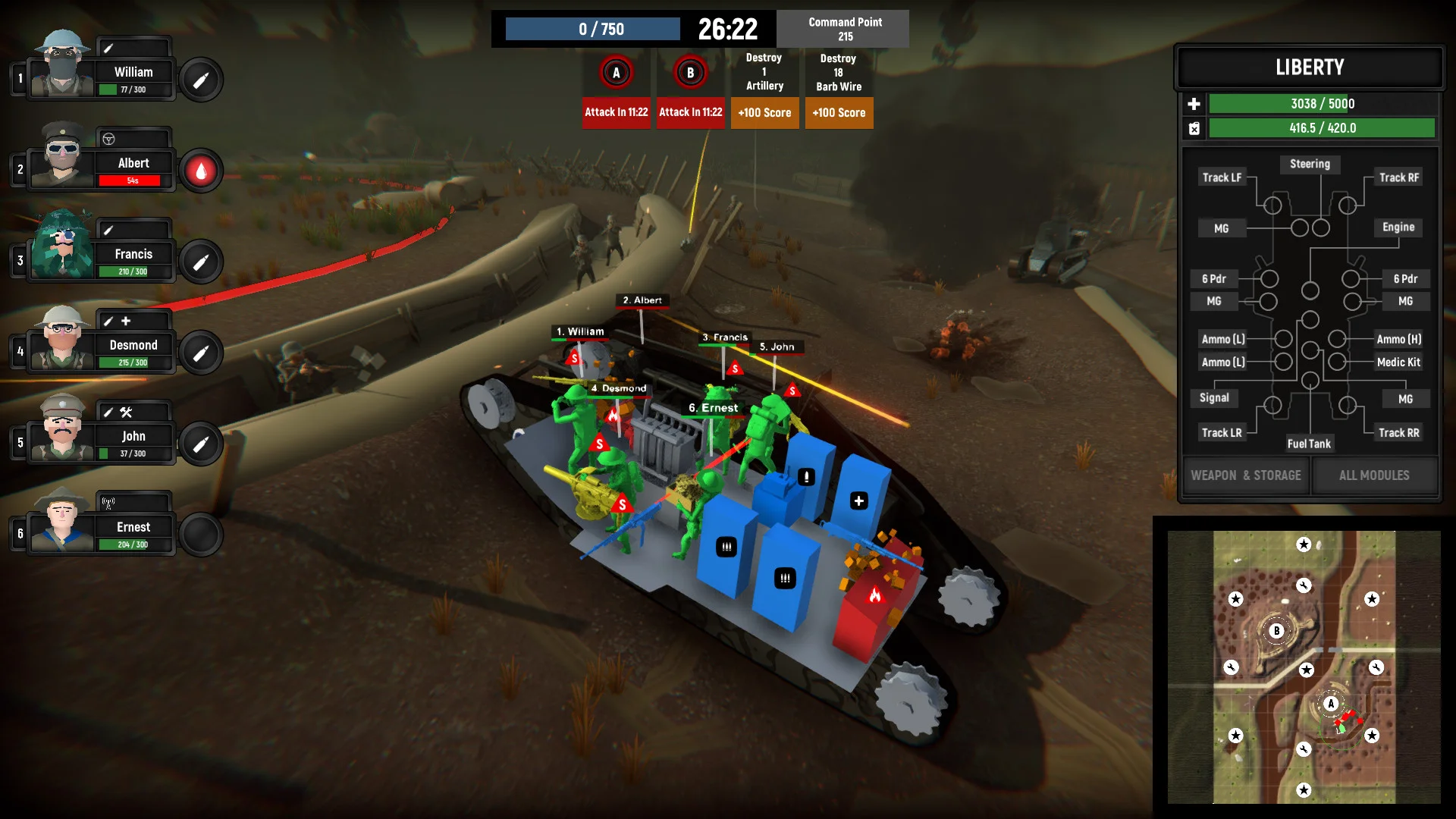Choose the Track LF module
The image size is (1456, 819).
(1222, 177)
